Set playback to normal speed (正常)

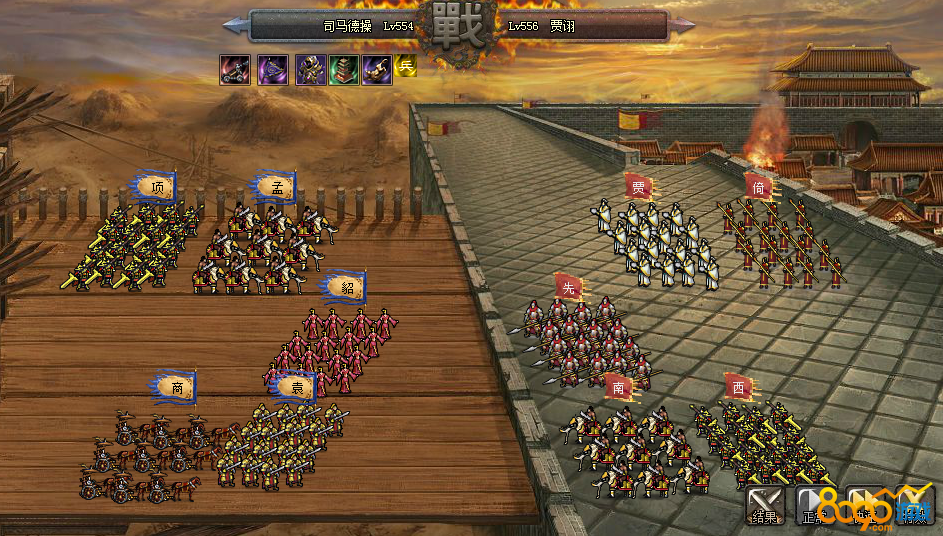[814, 504]
